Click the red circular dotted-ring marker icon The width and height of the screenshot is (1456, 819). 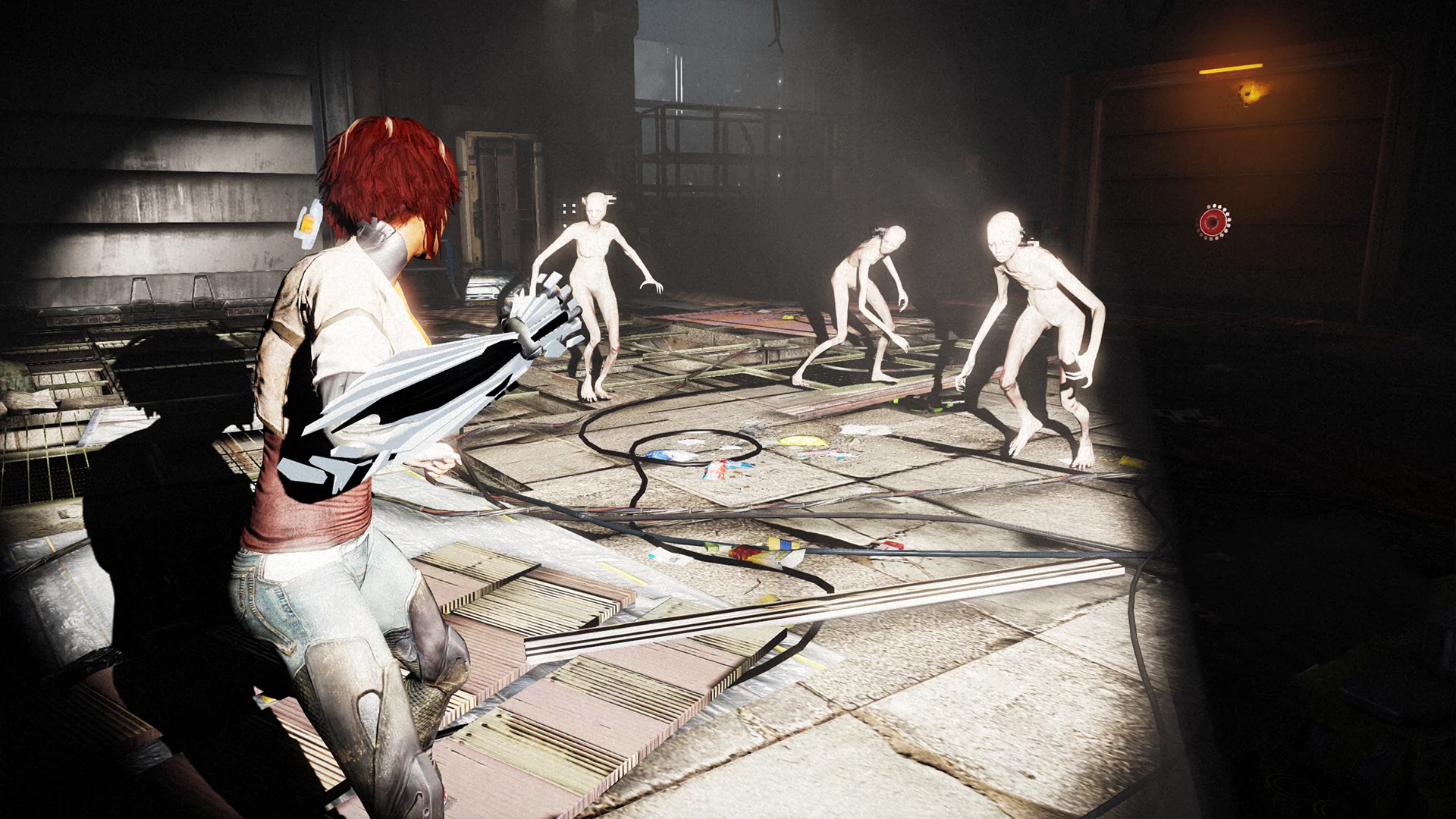1212,221
